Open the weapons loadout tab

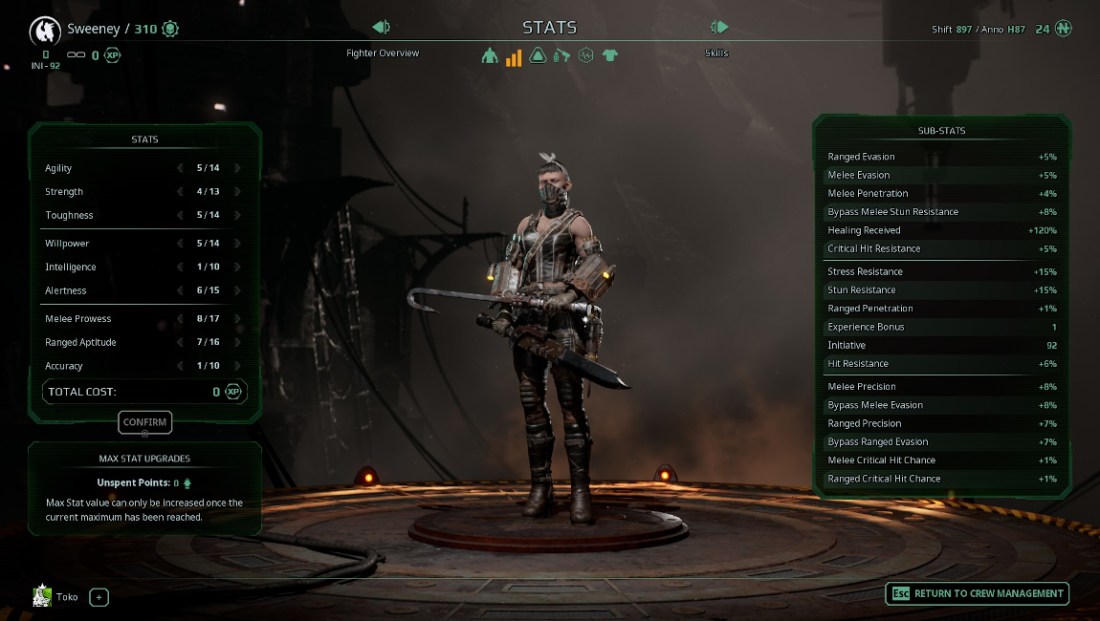coord(562,56)
